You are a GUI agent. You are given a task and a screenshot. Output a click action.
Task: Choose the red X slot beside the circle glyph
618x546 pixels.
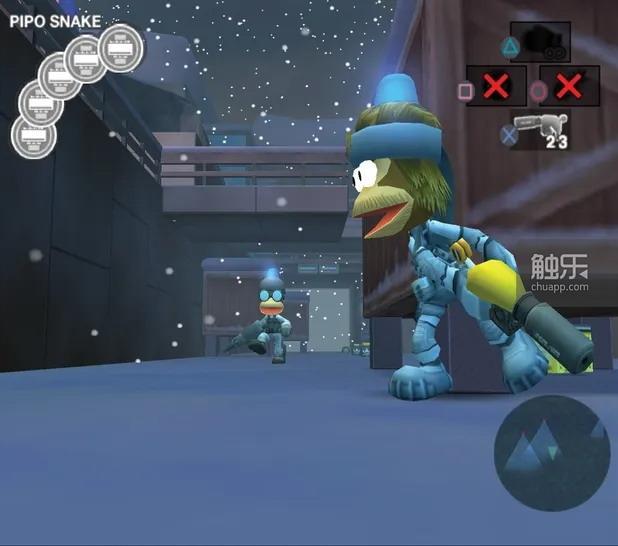(568, 87)
